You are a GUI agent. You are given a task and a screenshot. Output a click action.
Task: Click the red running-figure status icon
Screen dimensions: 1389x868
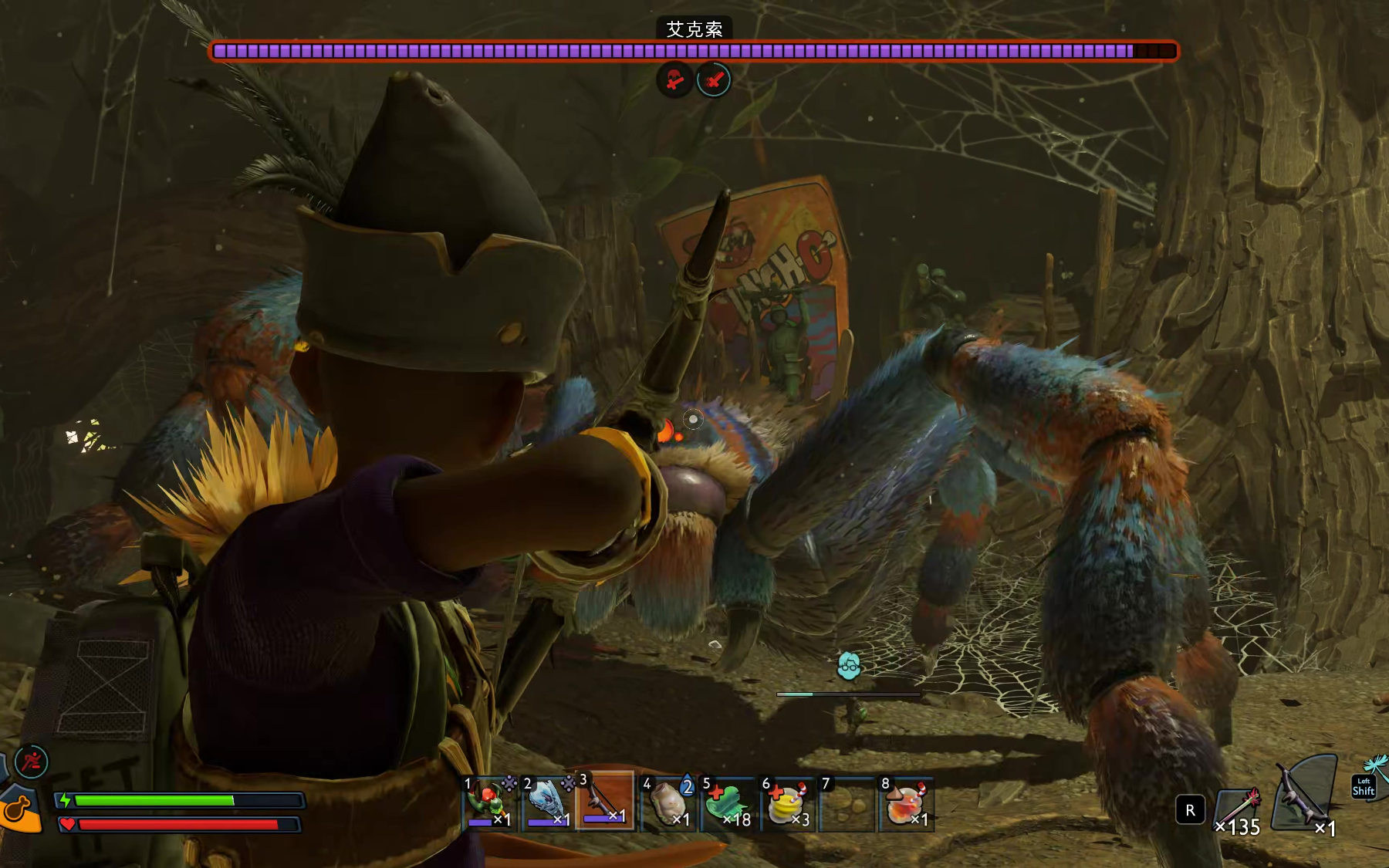click(32, 762)
